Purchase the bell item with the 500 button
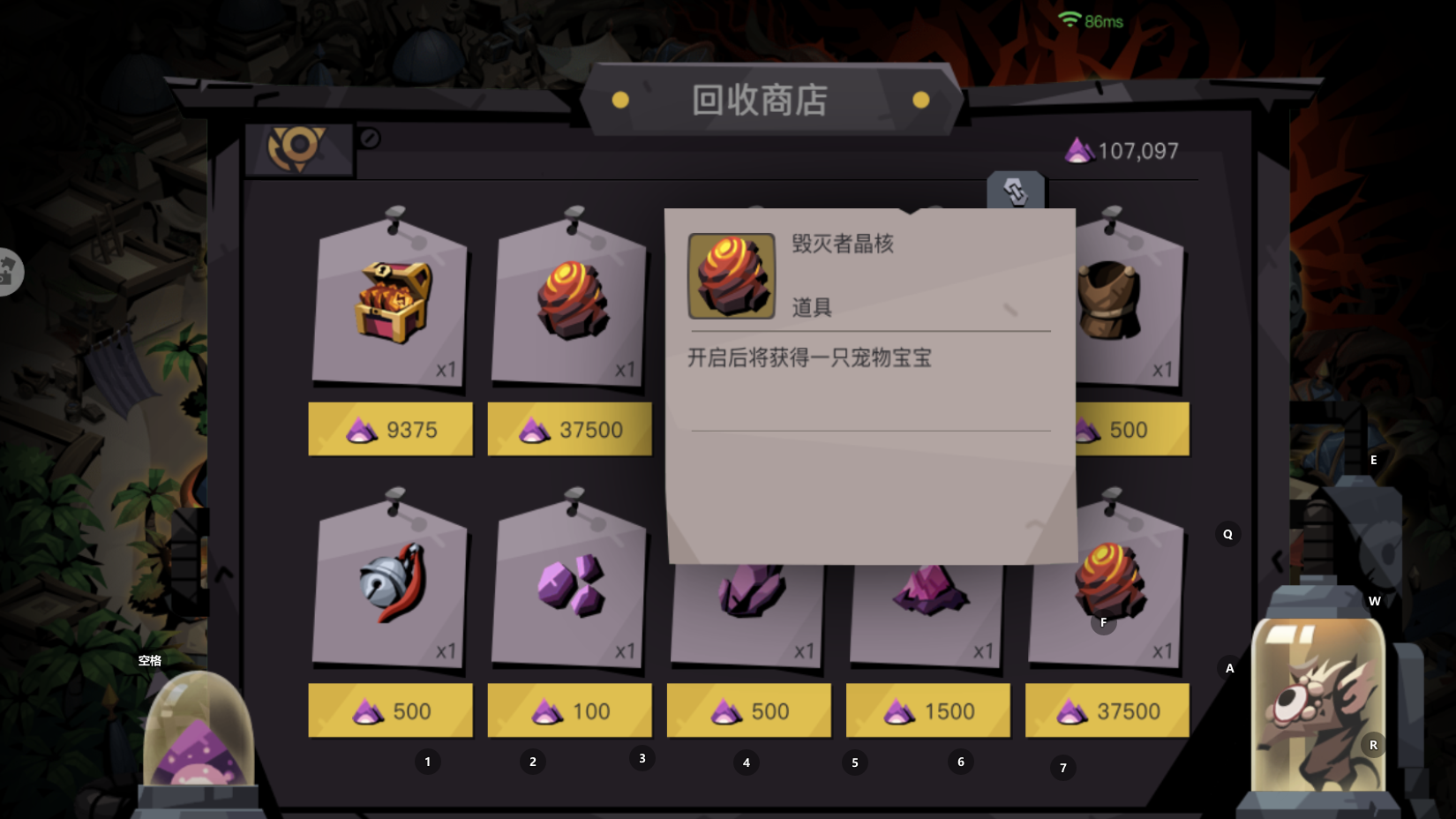Viewport: 1456px width, 819px height. click(389, 710)
